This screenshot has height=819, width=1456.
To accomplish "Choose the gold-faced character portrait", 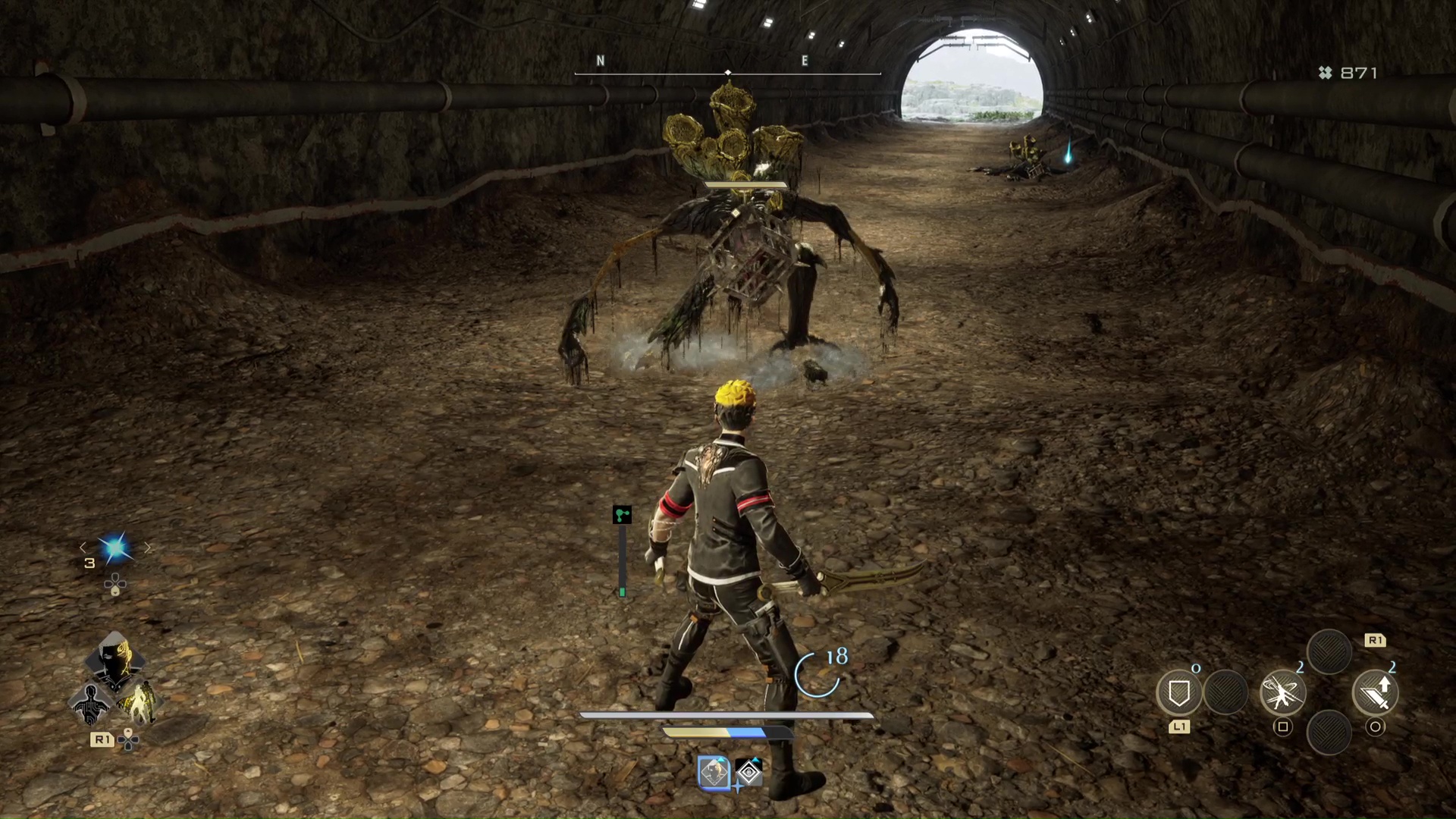I will [x=115, y=660].
